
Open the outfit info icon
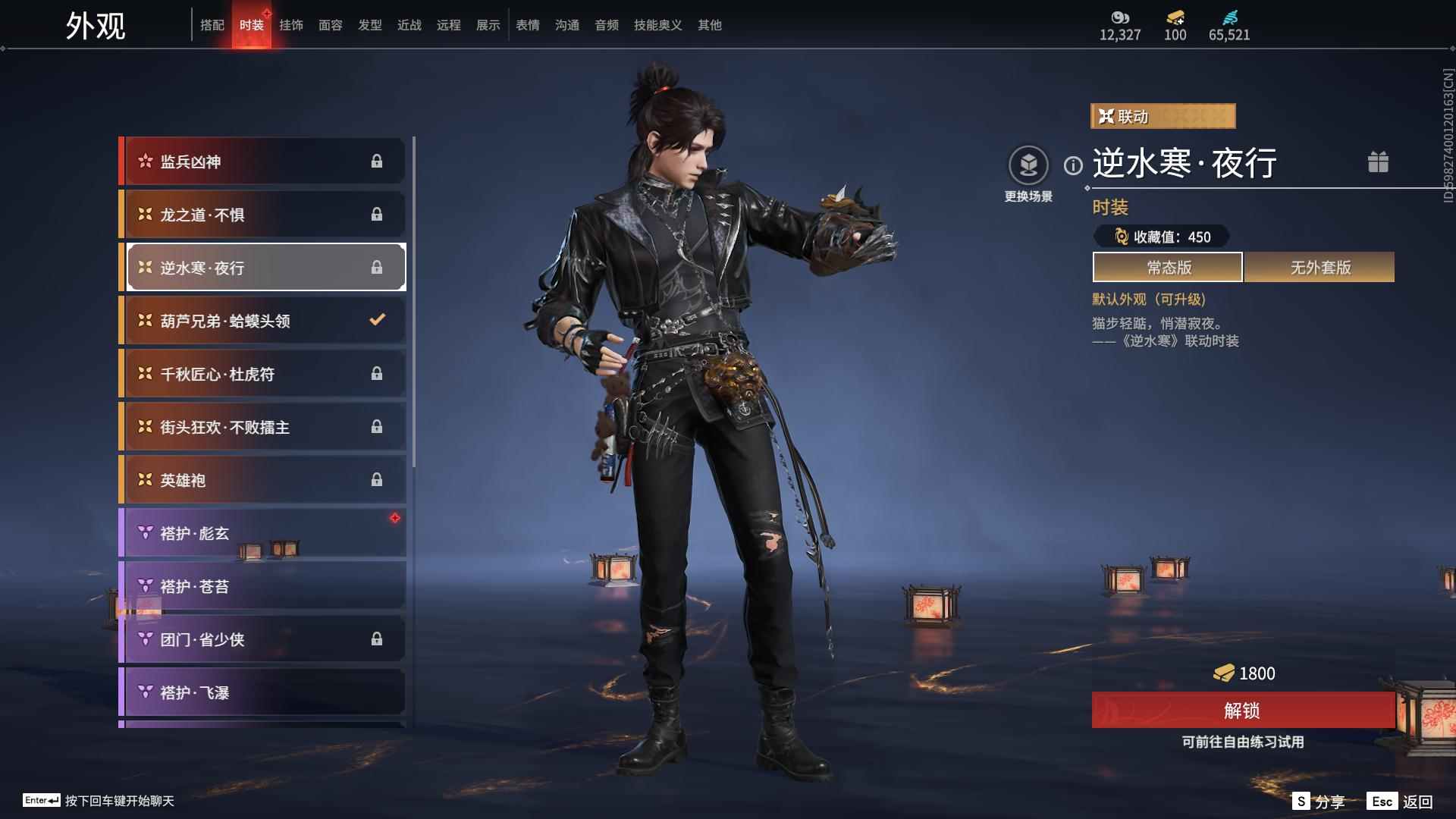[x=1073, y=165]
